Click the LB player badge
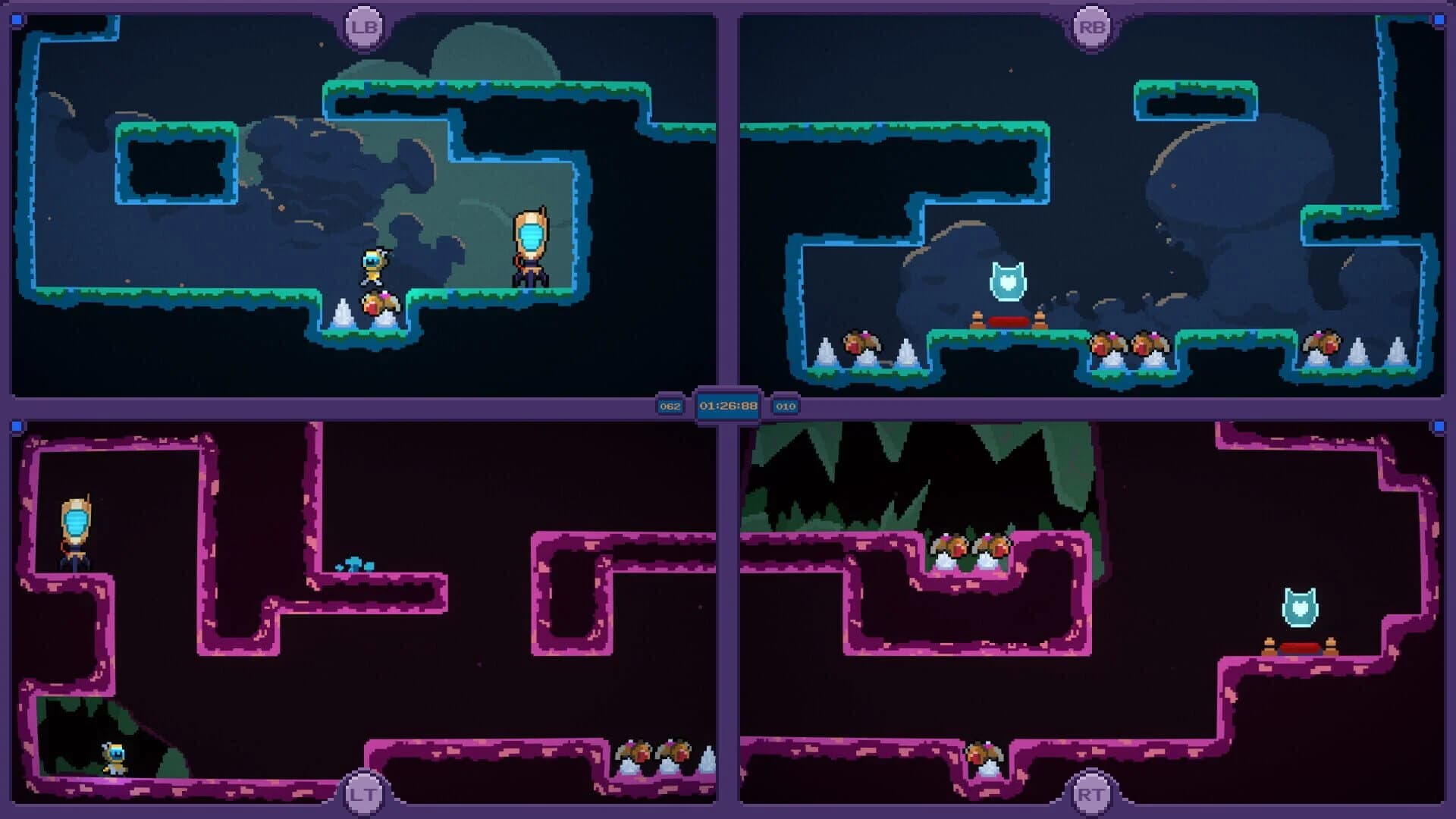 click(363, 27)
